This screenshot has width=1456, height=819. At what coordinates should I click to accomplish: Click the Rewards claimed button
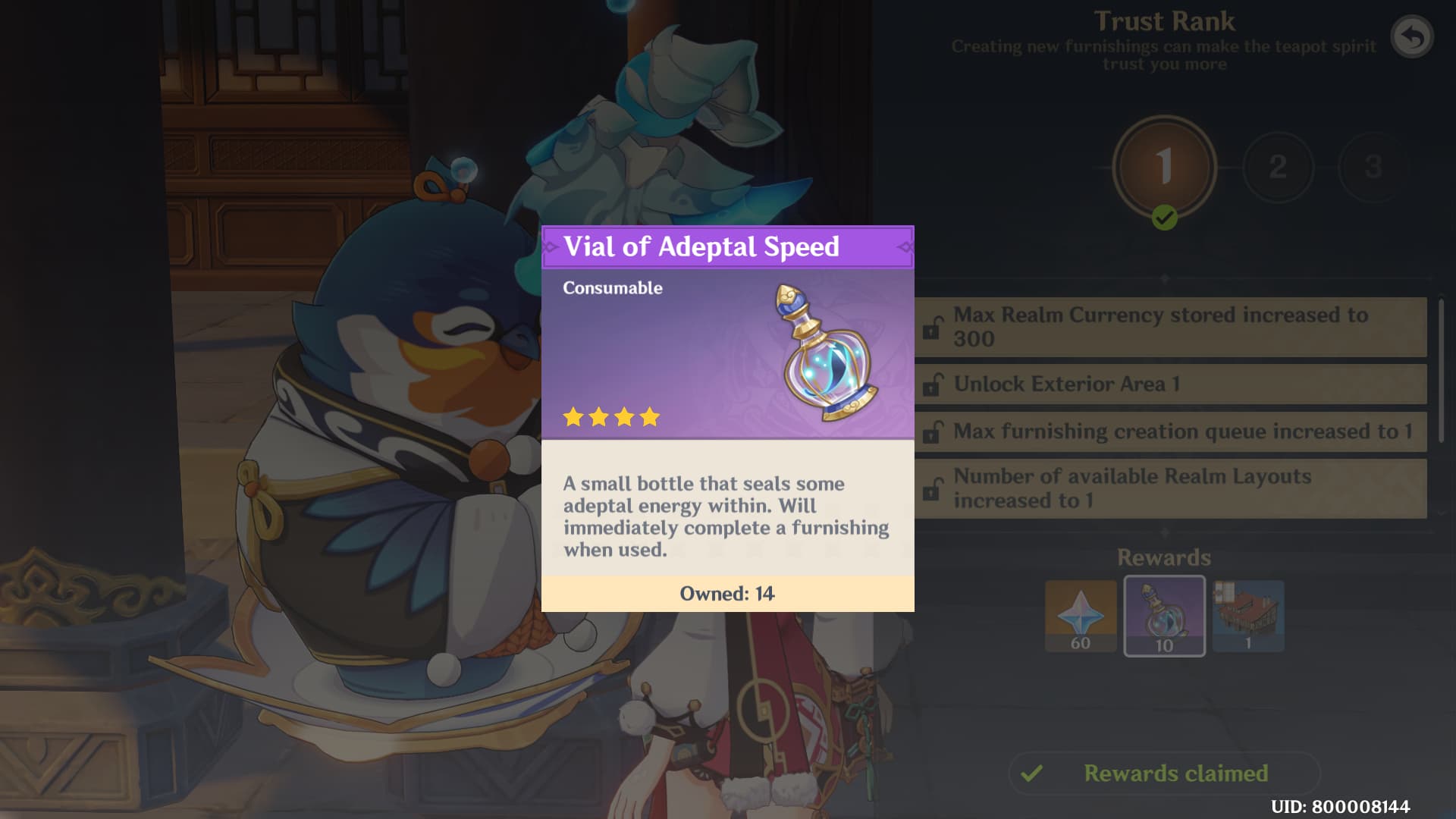[1164, 773]
